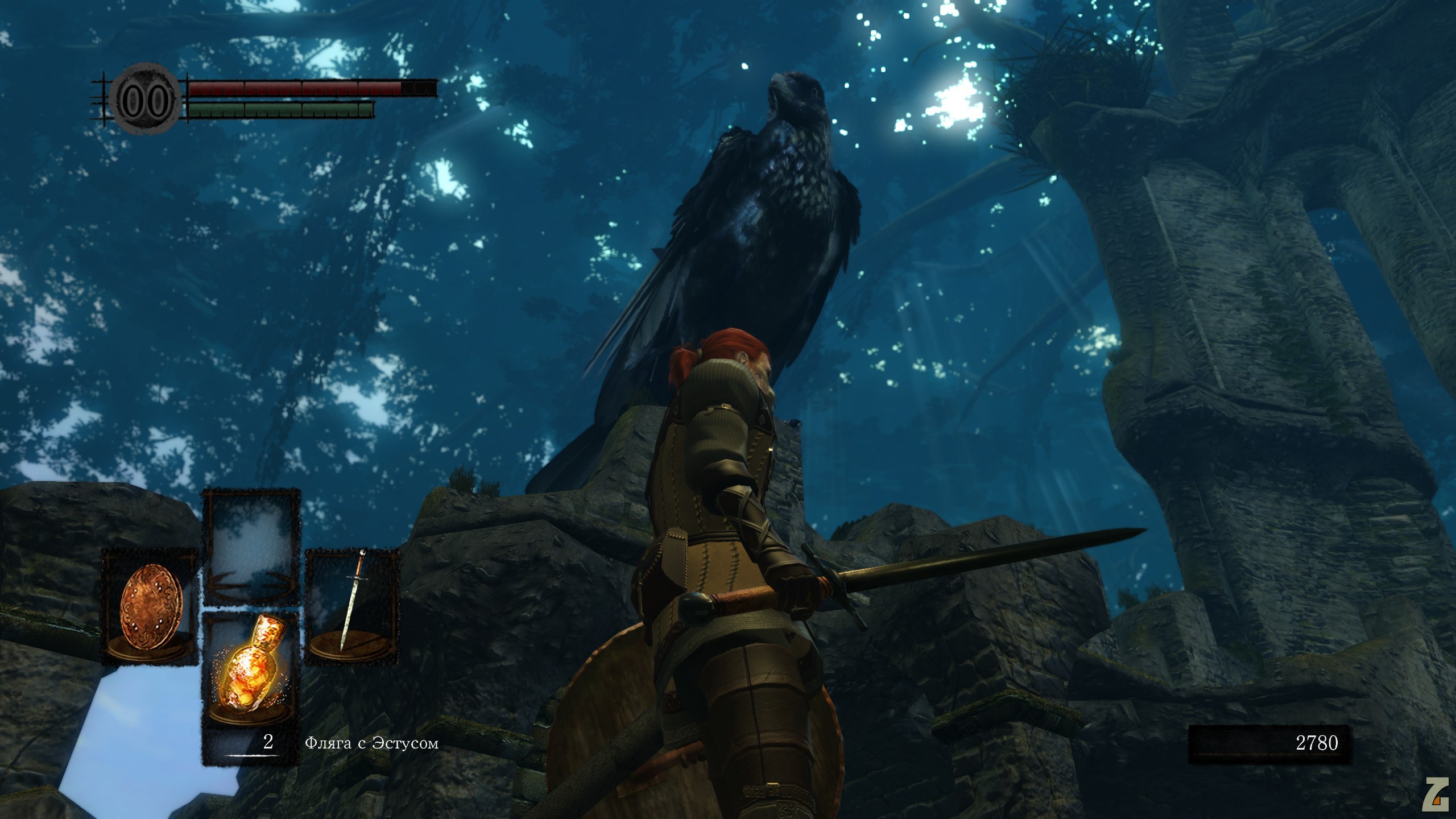Choose the Estus Flask item slot
The height and width of the screenshot is (819, 1456).
click(x=251, y=671)
